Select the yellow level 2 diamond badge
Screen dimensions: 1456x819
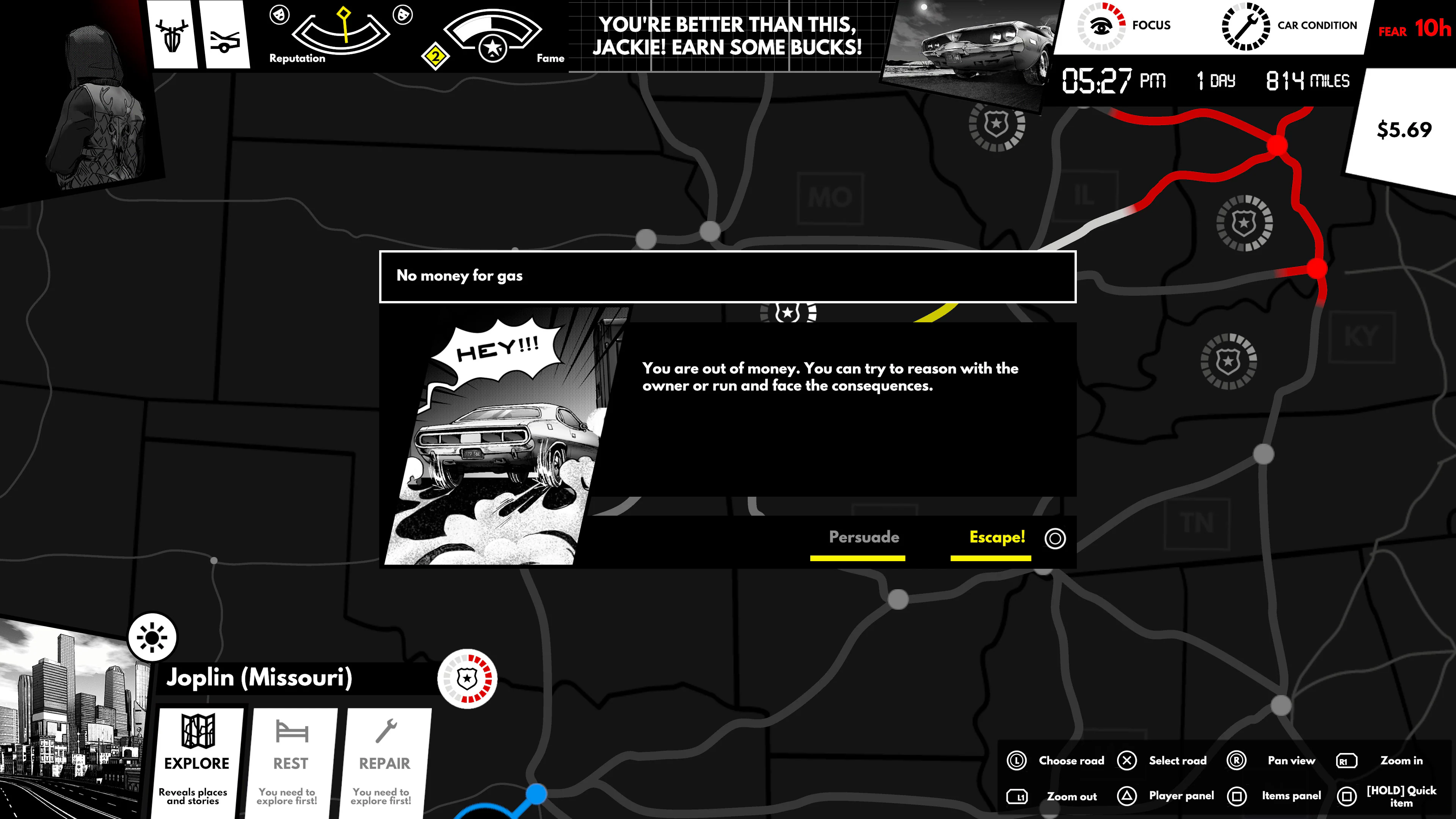pos(435,56)
